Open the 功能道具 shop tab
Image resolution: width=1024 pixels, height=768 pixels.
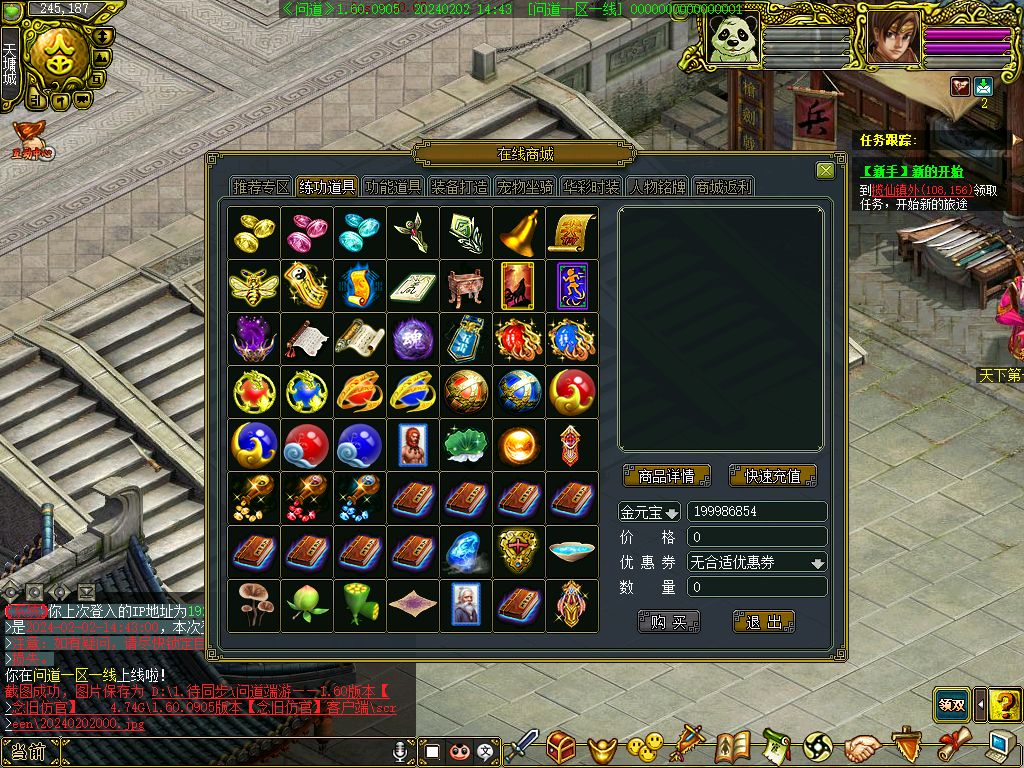(x=393, y=187)
